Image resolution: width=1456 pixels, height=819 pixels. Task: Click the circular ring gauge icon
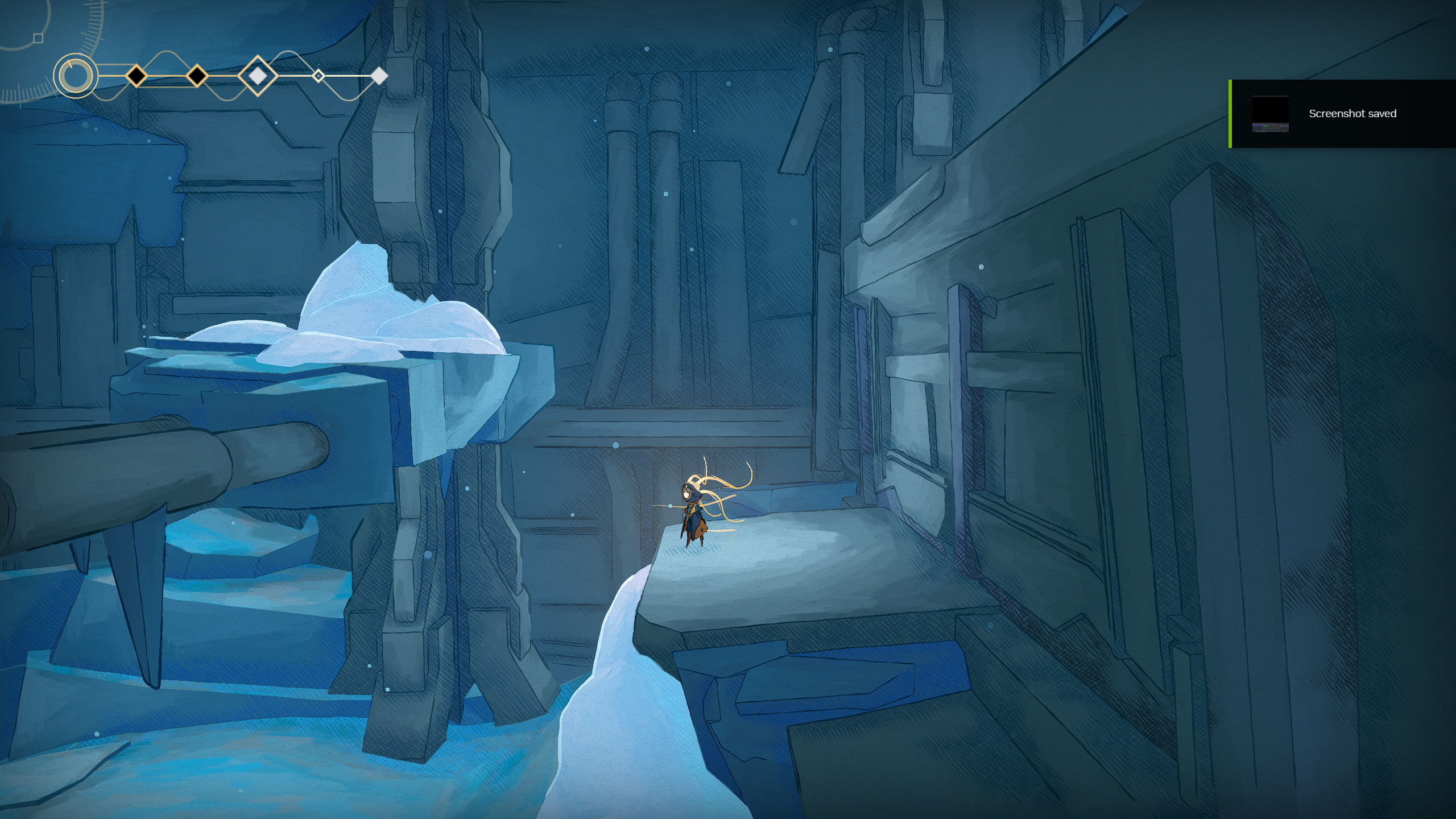[76, 76]
